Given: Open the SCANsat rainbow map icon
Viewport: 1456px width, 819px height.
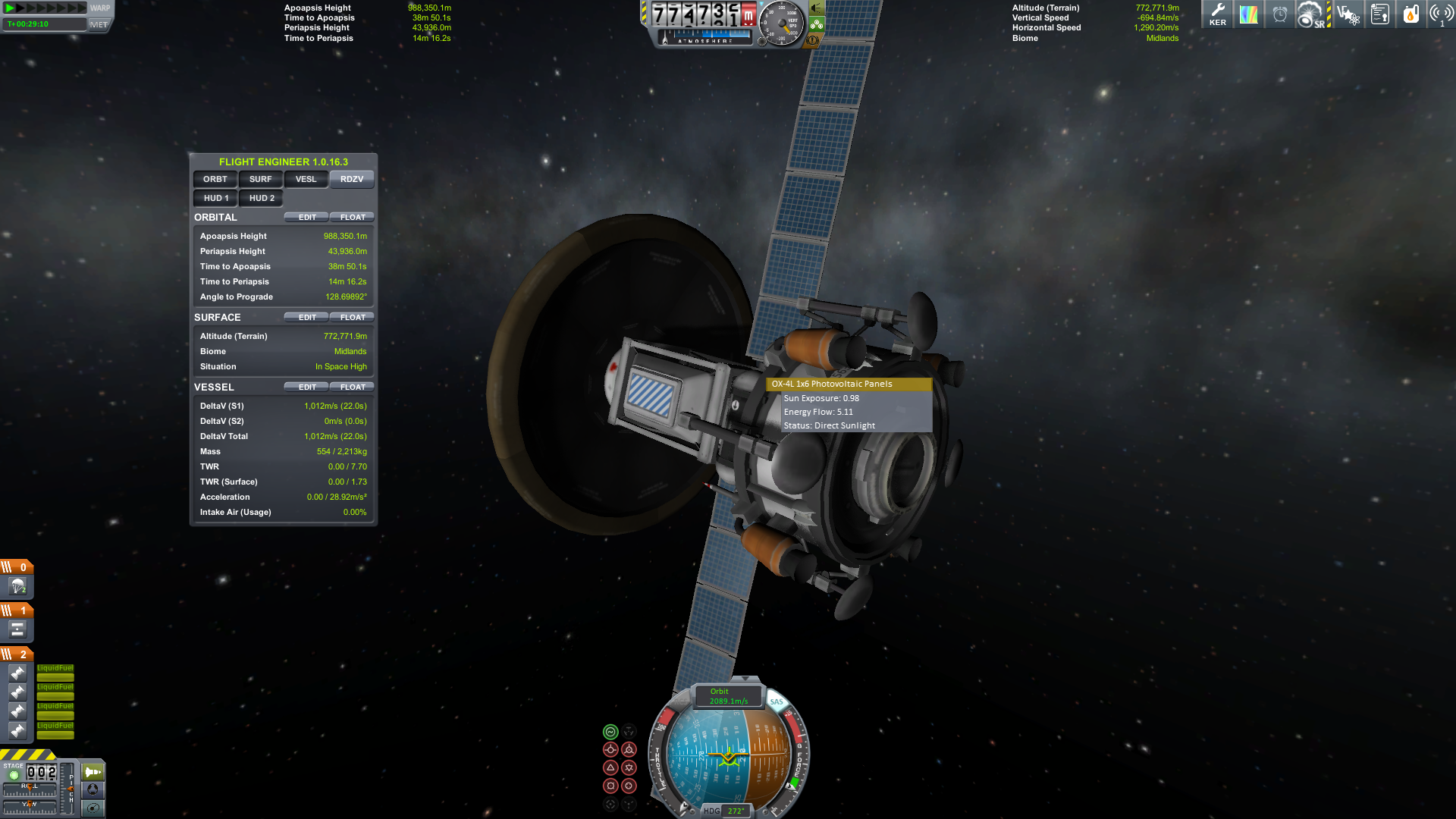Looking at the screenshot, I should 1248,14.
